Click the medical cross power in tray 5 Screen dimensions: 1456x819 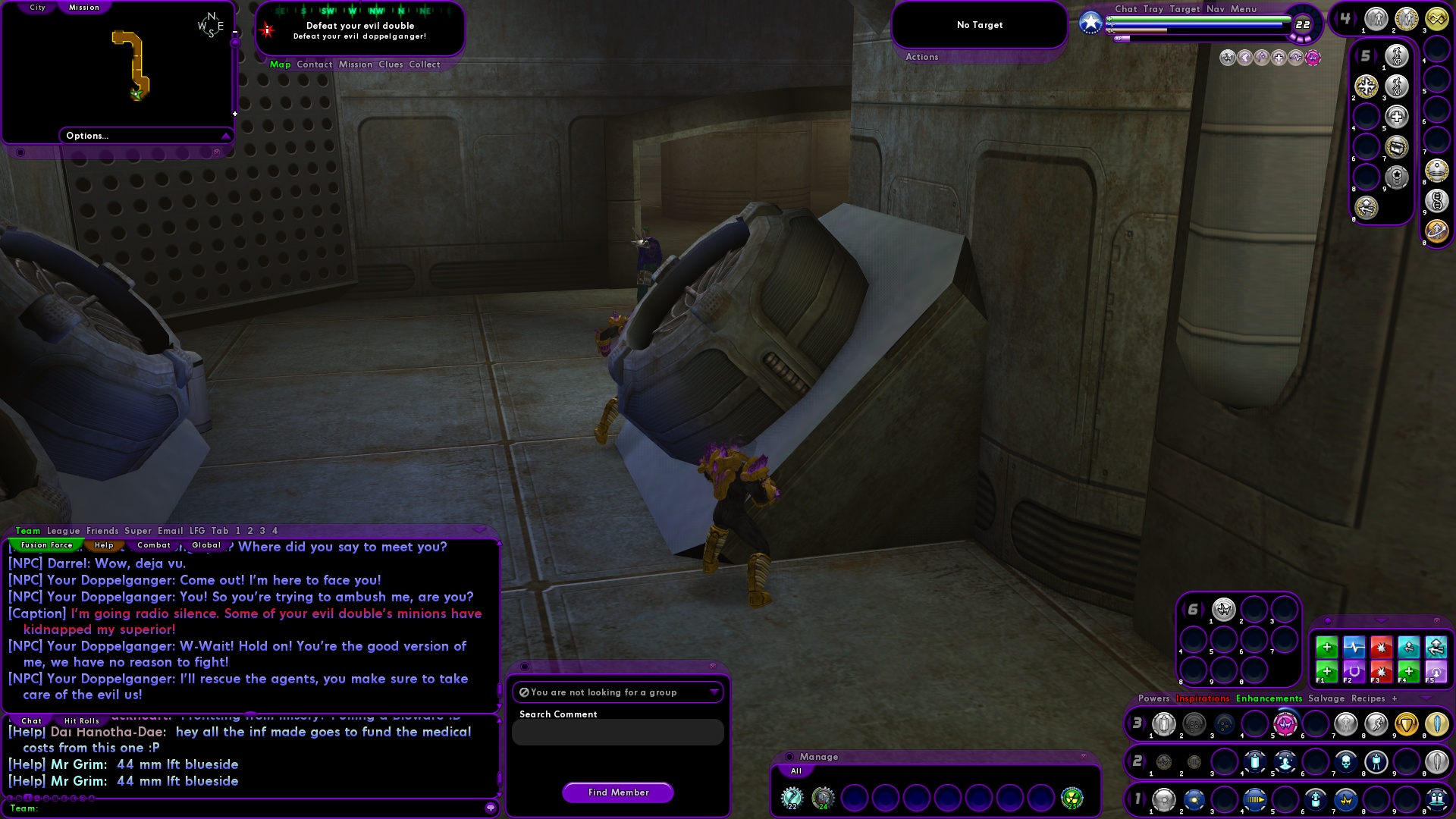[1396, 115]
